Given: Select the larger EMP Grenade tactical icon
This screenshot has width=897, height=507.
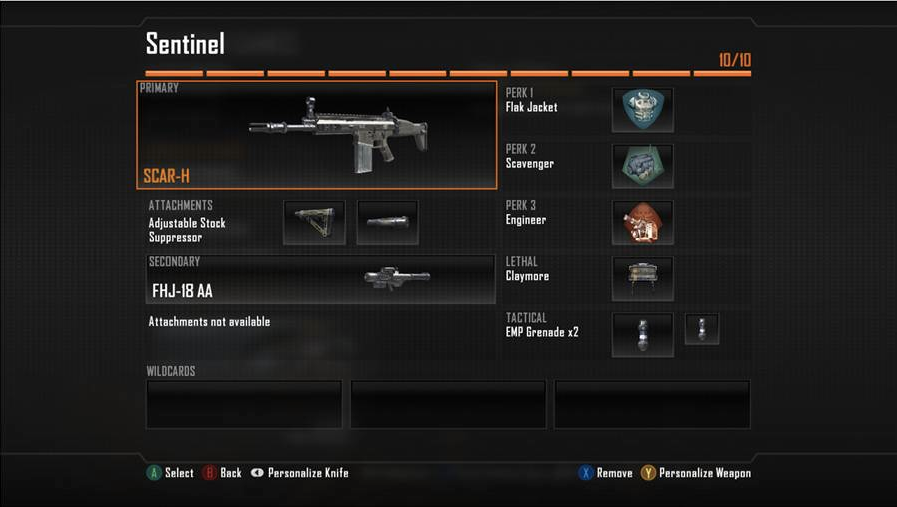Looking at the screenshot, I should tap(642, 335).
